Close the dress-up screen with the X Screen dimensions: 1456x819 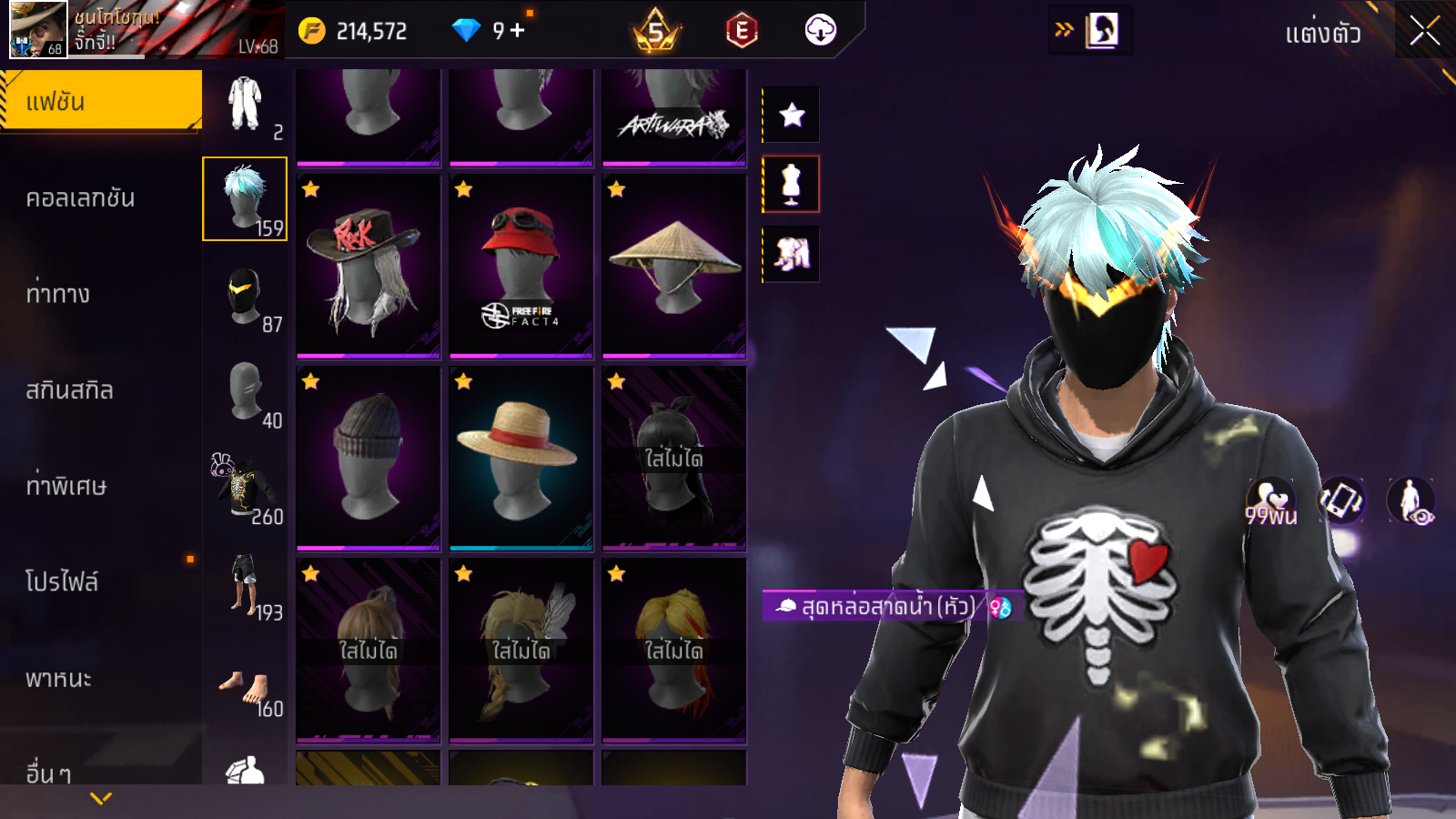pos(1425,32)
